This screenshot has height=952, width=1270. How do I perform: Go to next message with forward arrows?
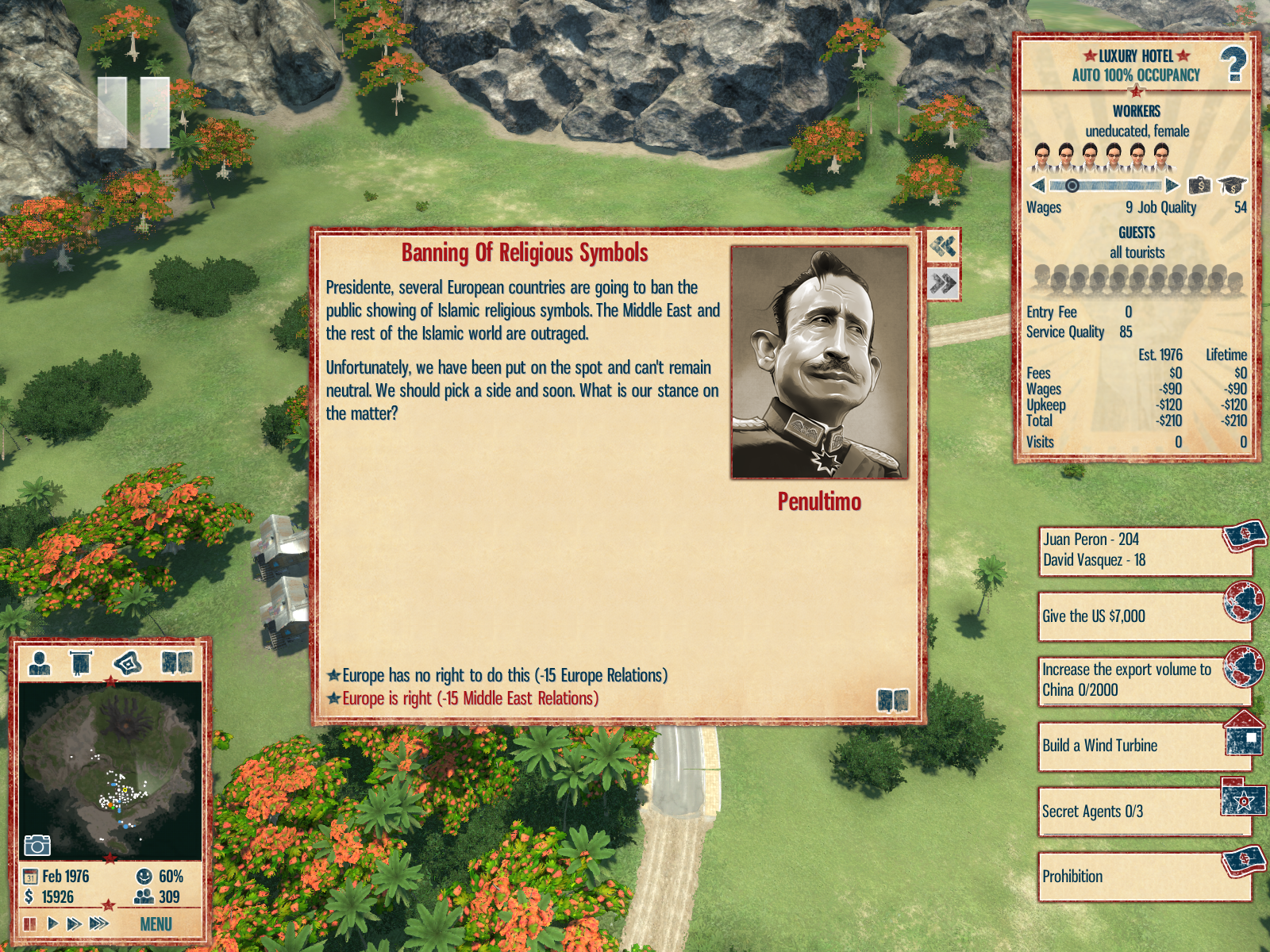pos(943,283)
